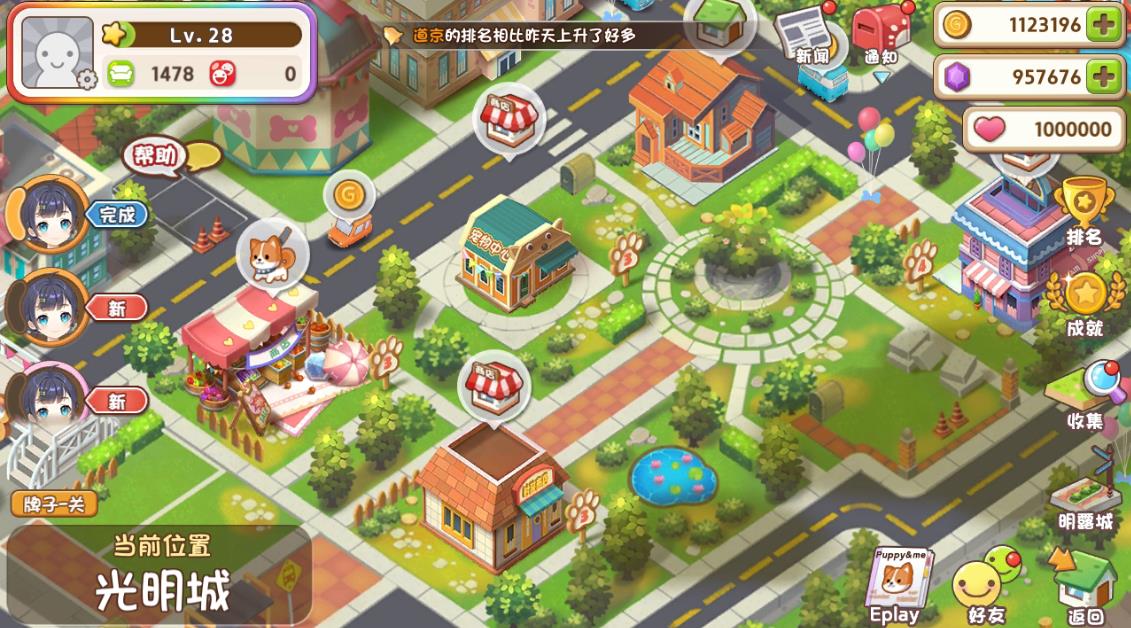Screen dimensions: 1131x628
Task: Tap the 返回 return home button
Action: [x=1085, y=586]
